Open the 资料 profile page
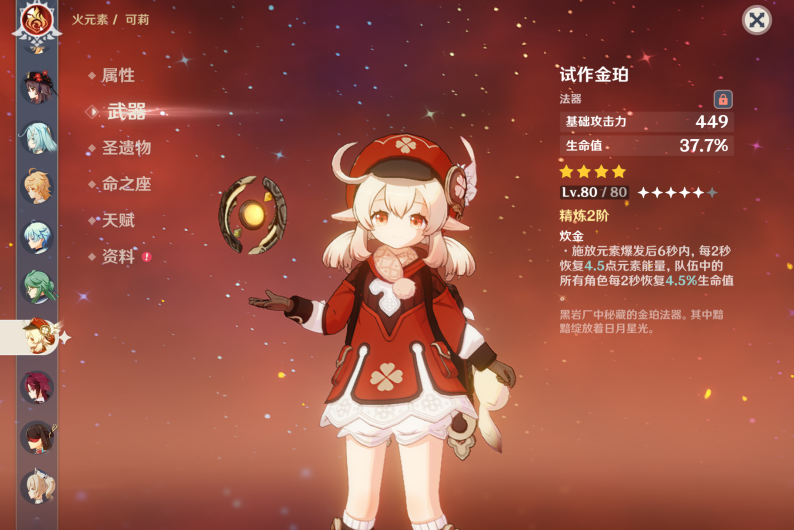Viewport: 794px width, 530px height. click(118, 256)
